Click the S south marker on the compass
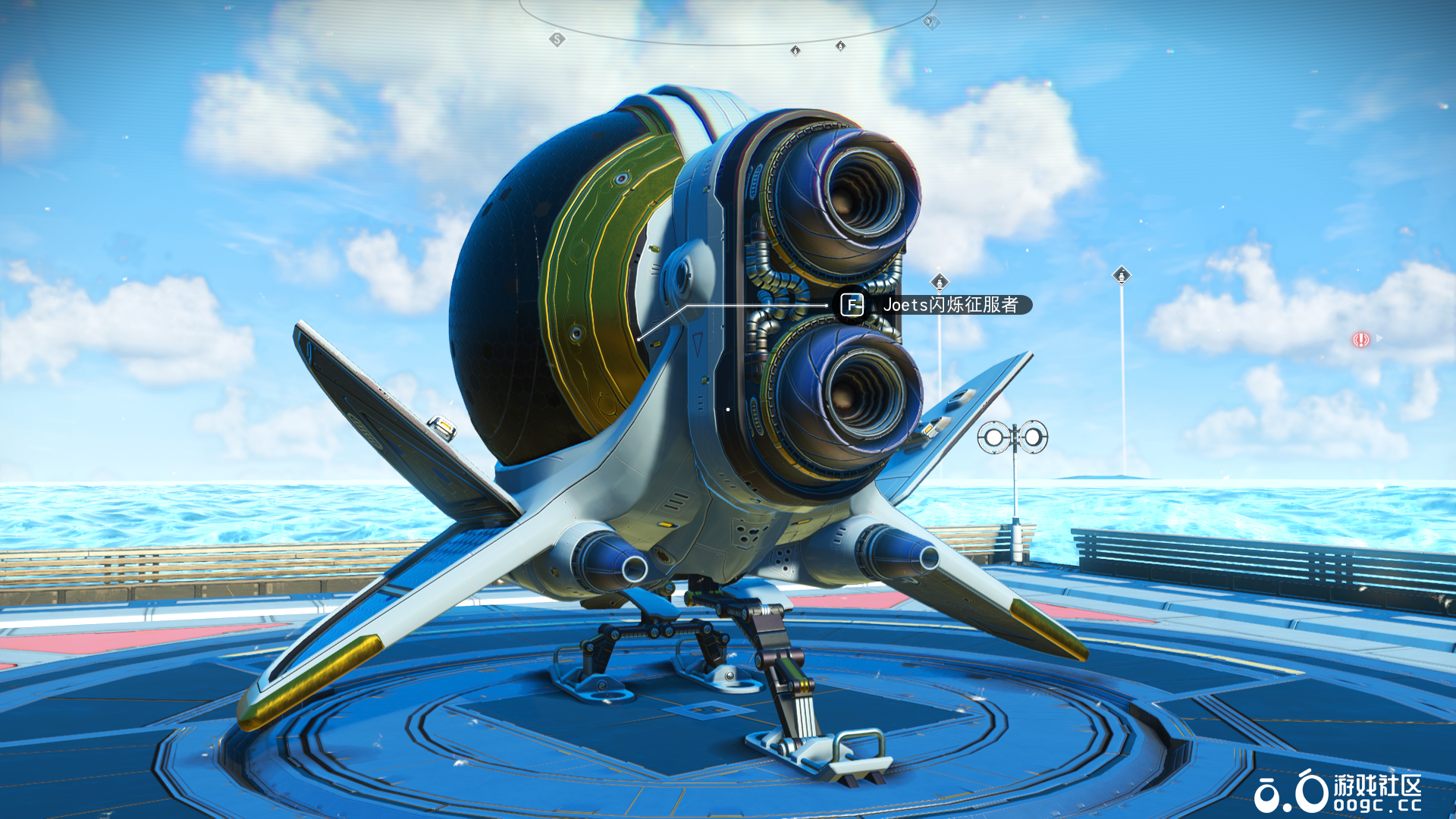This screenshot has height=819, width=1456. [557, 39]
